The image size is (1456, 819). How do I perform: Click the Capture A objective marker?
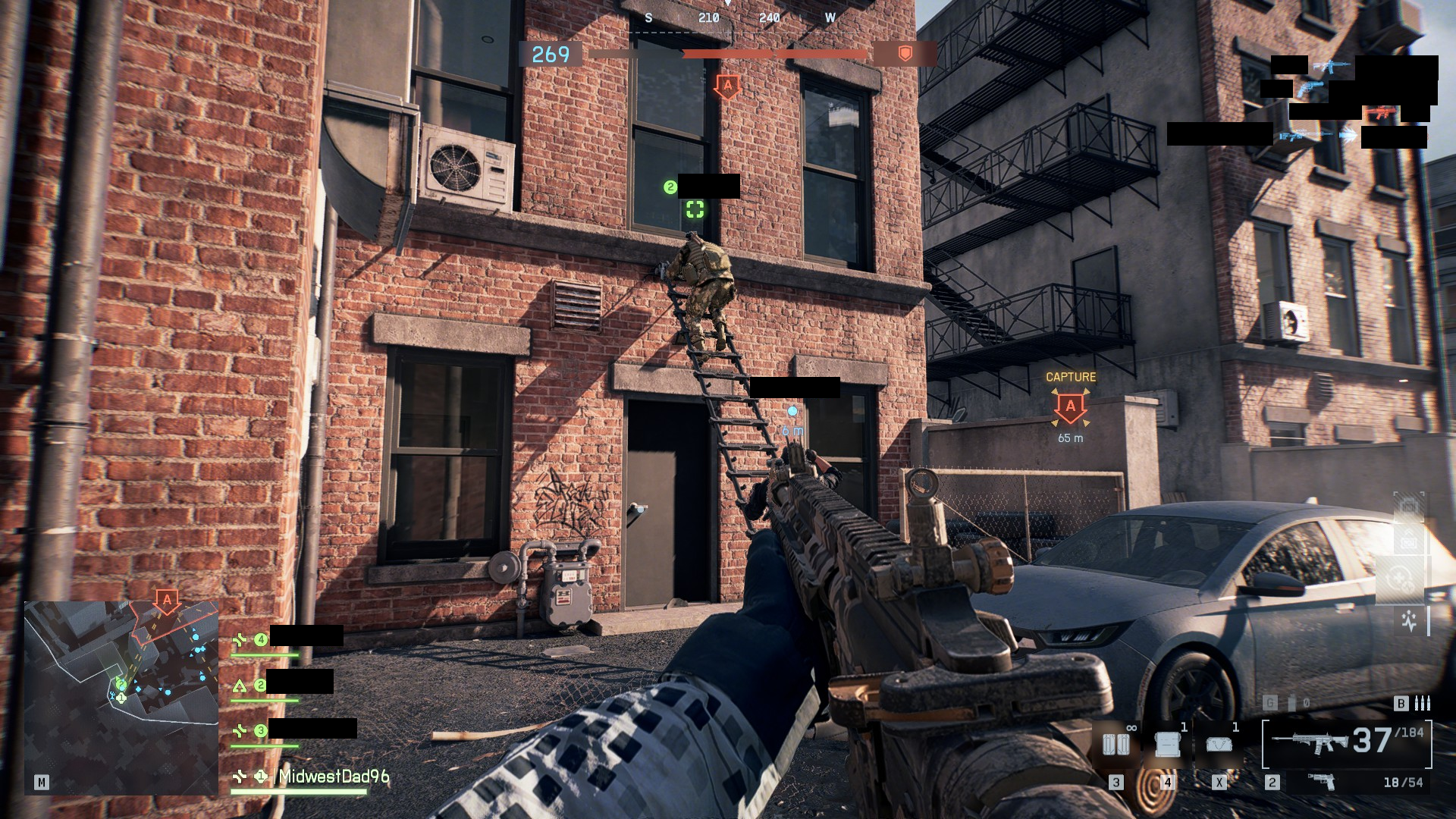tap(1070, 407)
